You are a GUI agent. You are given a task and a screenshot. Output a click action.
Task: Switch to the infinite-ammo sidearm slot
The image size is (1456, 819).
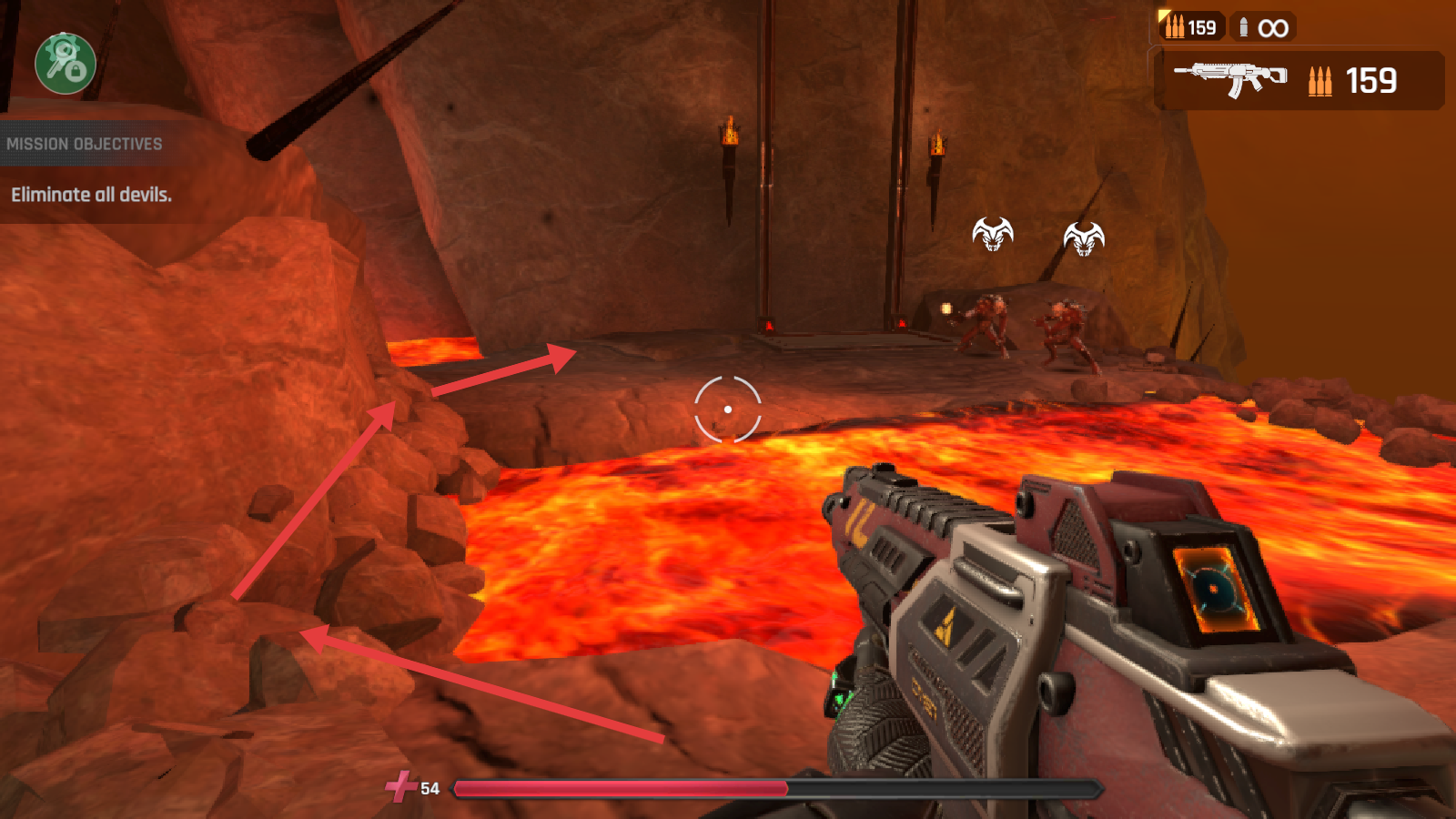[1263, 27]
